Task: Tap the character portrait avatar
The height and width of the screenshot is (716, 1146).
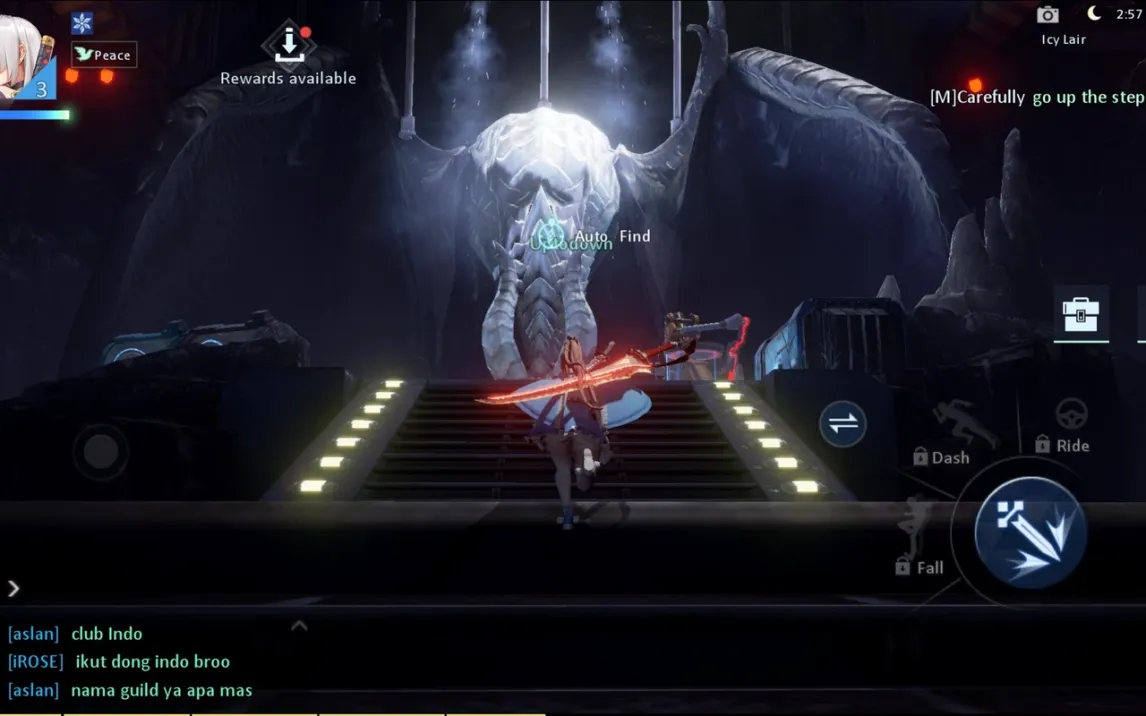Action: 24,60
